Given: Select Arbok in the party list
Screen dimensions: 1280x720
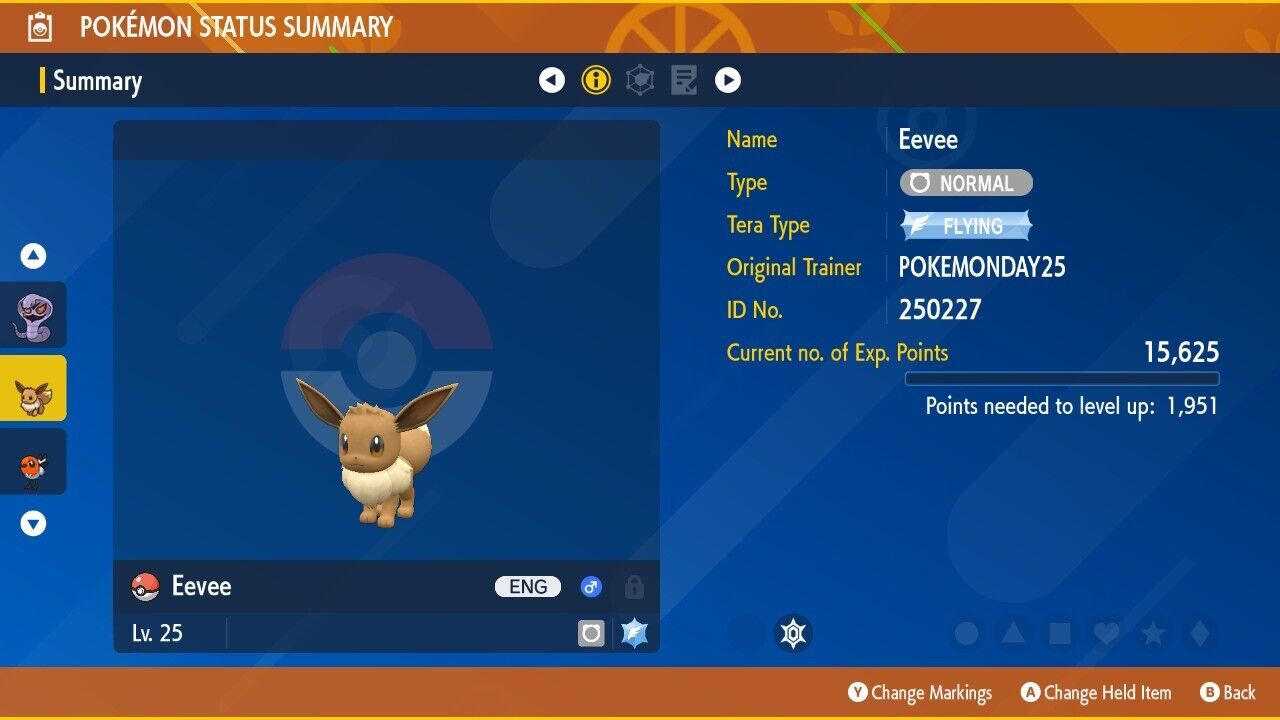Looking at the screenshot, I should (x=33, y=315).
